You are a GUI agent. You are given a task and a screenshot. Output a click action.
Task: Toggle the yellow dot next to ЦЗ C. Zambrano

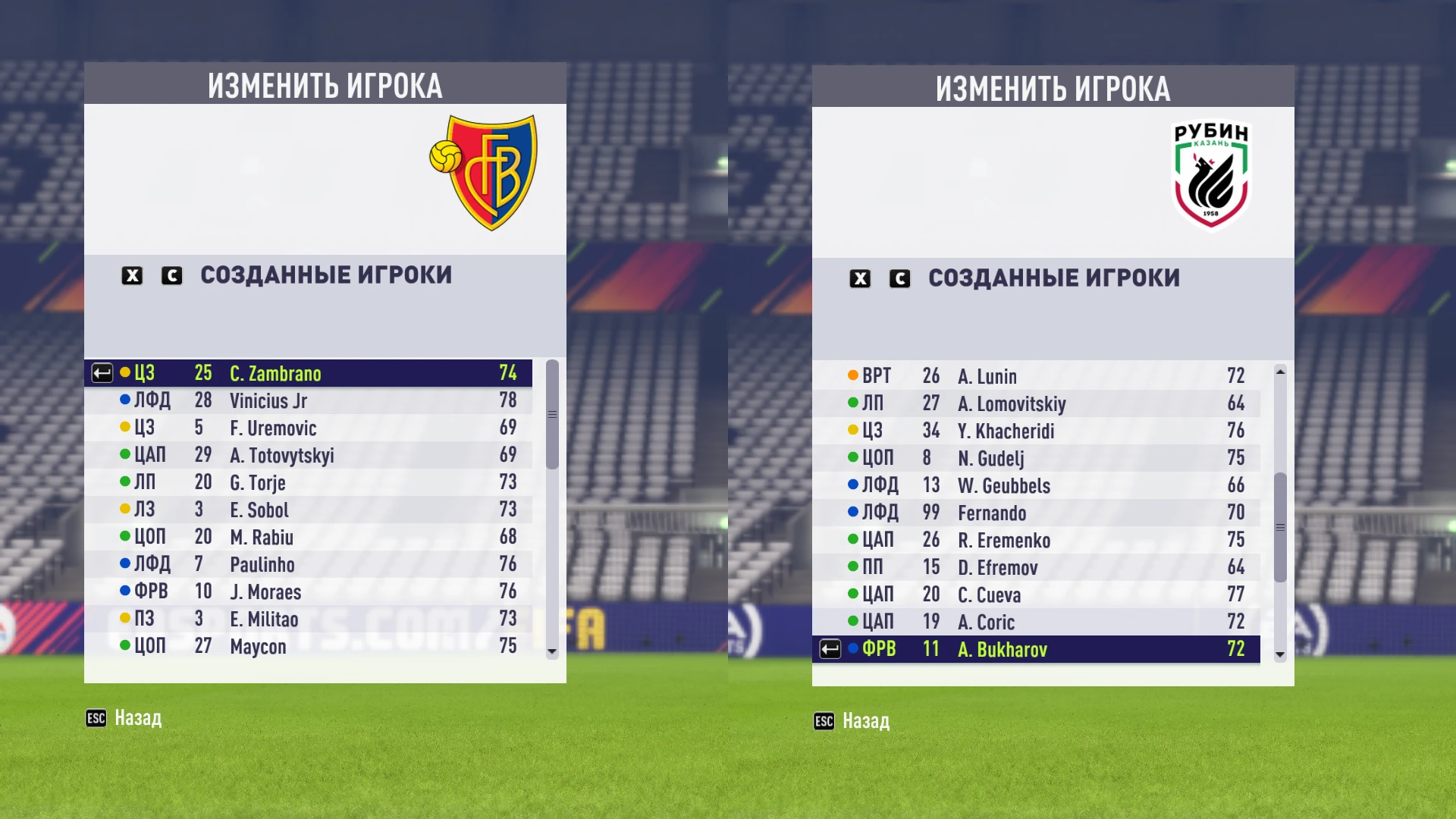[x=127, y=373]
